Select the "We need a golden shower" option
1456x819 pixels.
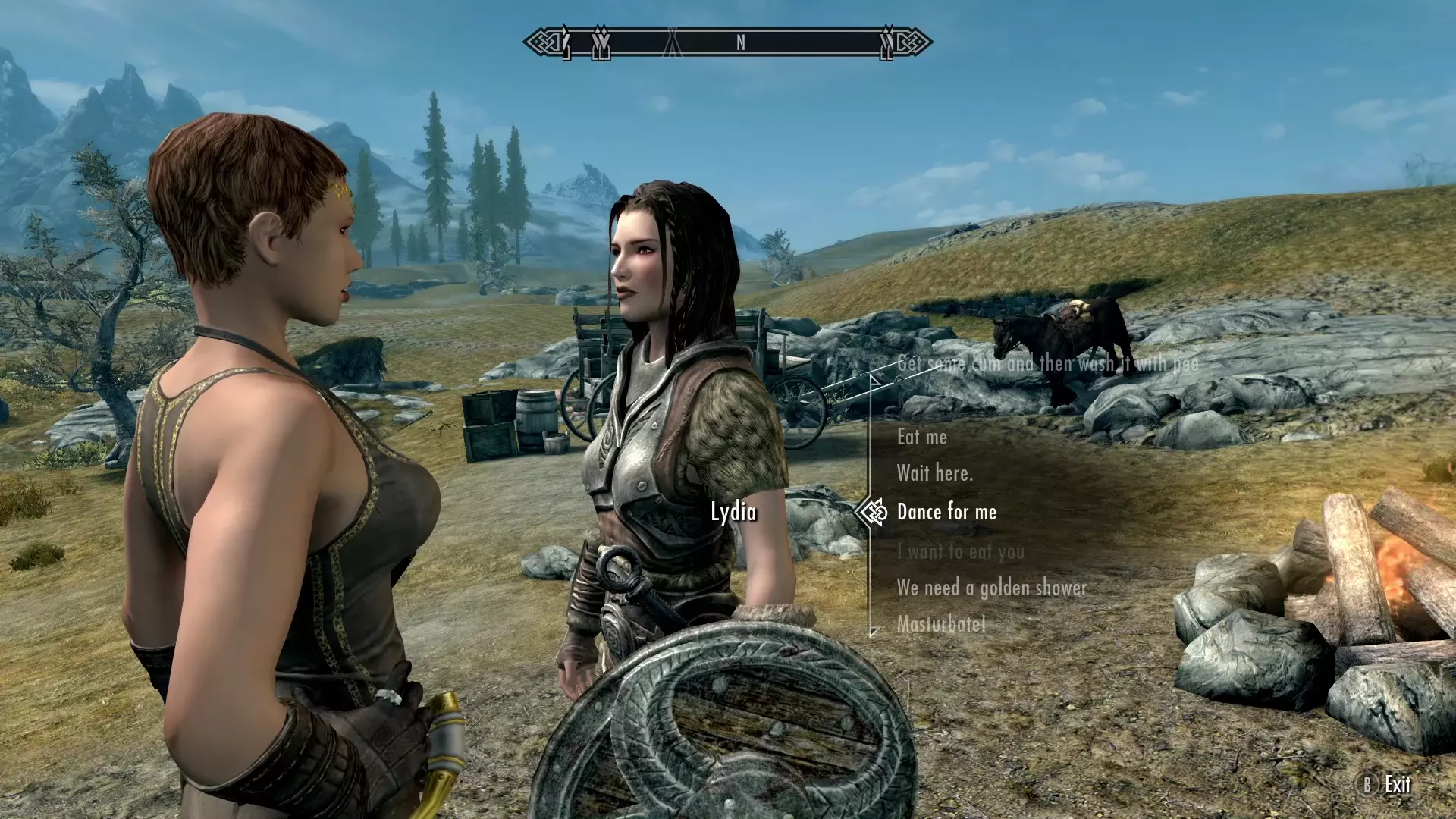pos(991,588)
